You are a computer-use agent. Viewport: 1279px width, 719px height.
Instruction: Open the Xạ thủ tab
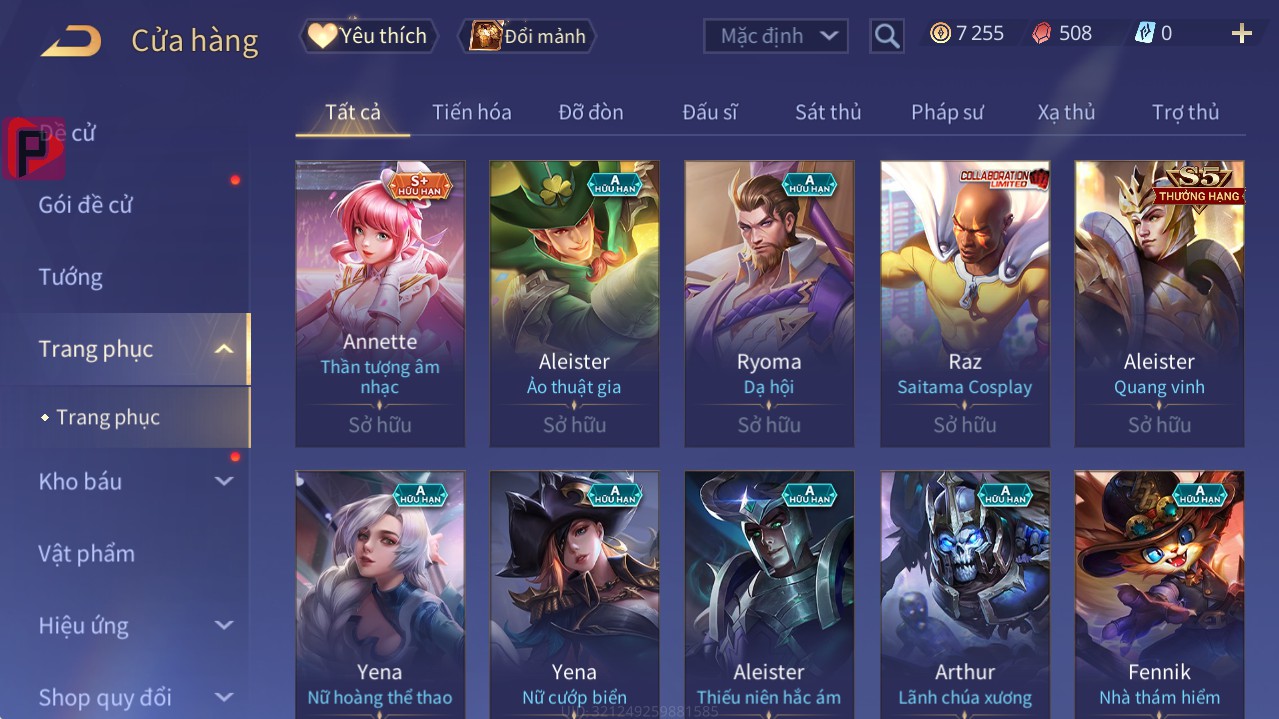click(x=1066, y=112)
